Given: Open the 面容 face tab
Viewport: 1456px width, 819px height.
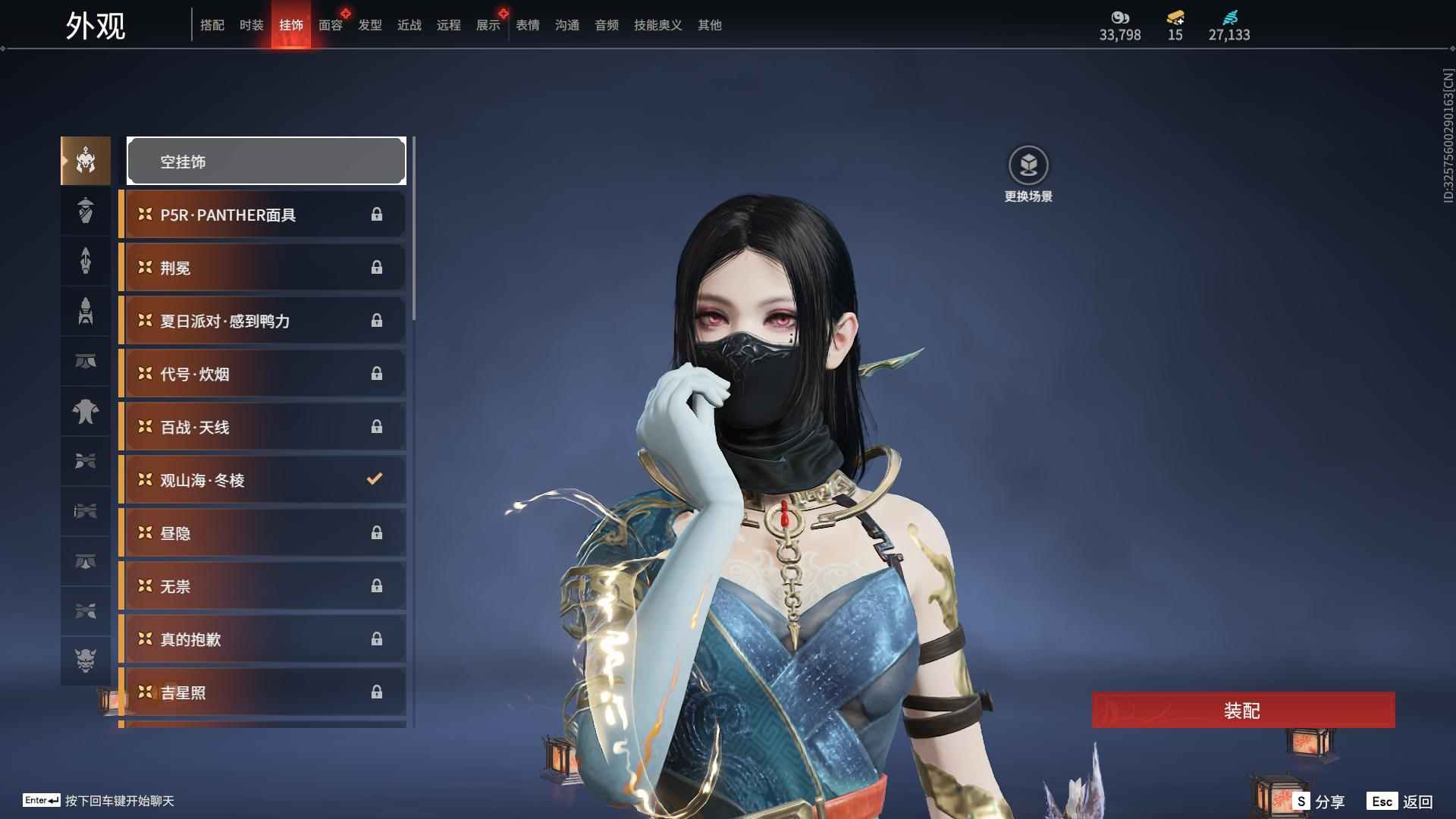Looking at the screenshot, I should pyautogui.click(x=330, y=25).
